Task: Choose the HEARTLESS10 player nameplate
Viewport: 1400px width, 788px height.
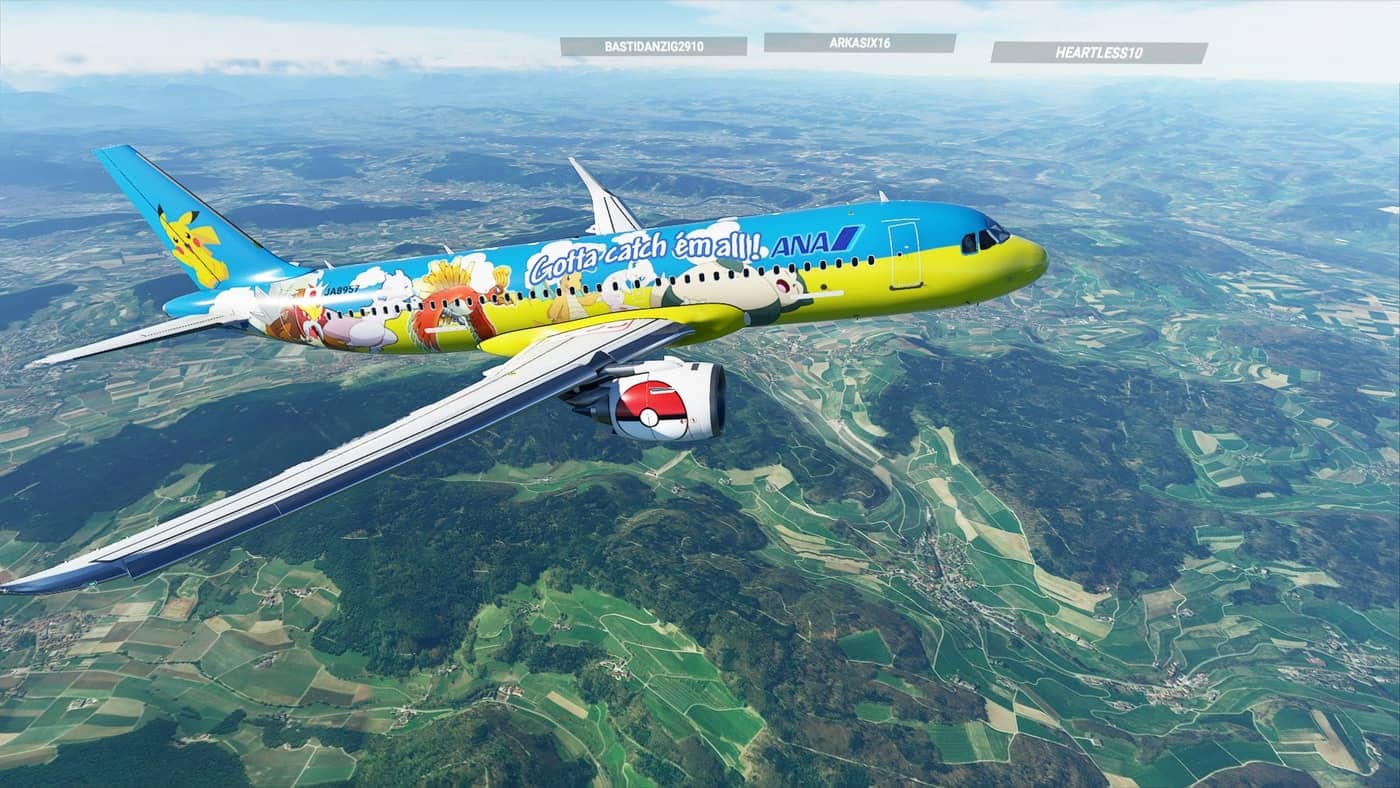Action: 1098,53
